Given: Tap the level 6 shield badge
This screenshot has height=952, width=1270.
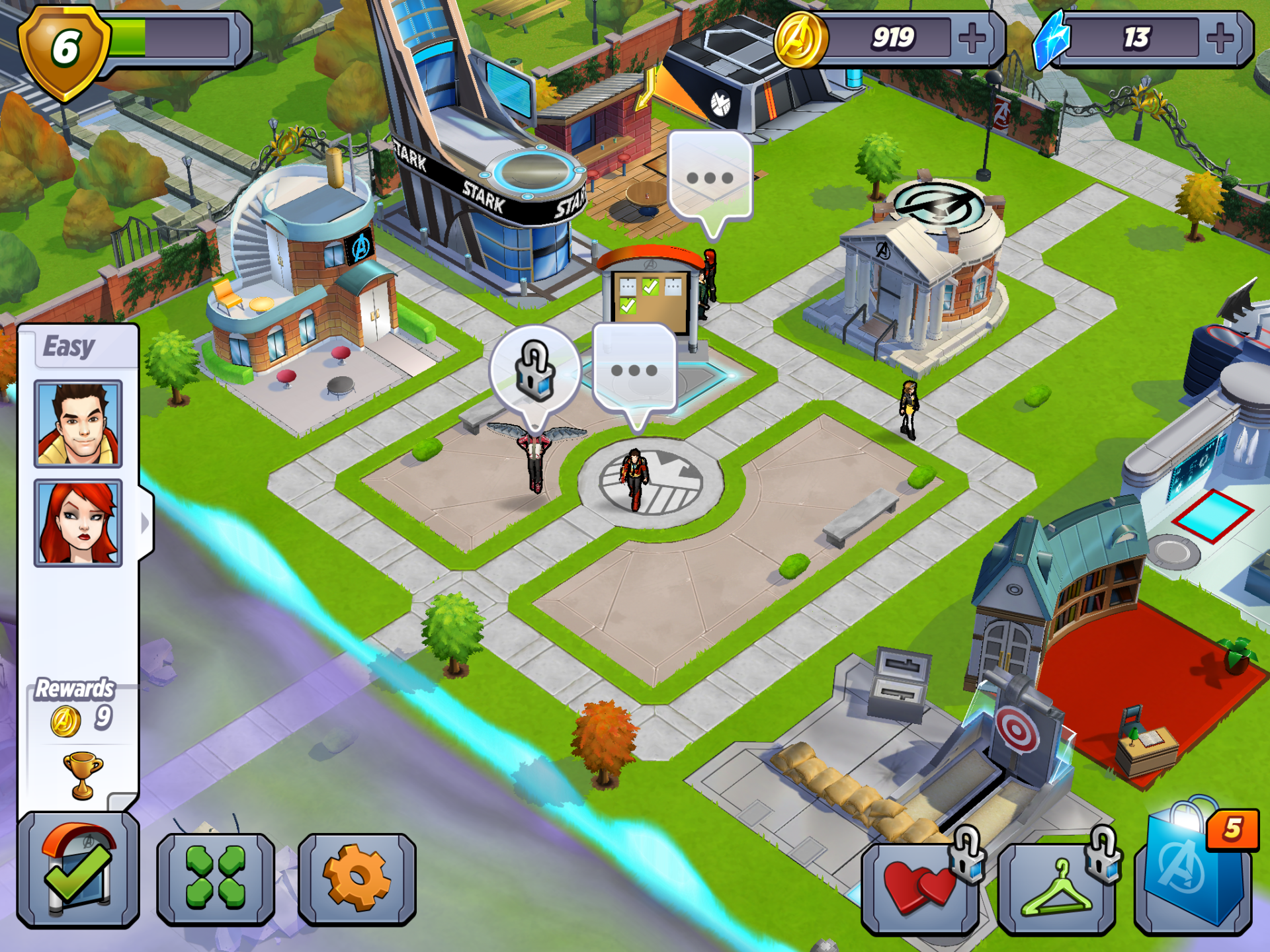Looking at the screenshot, I should click(65, 50).
